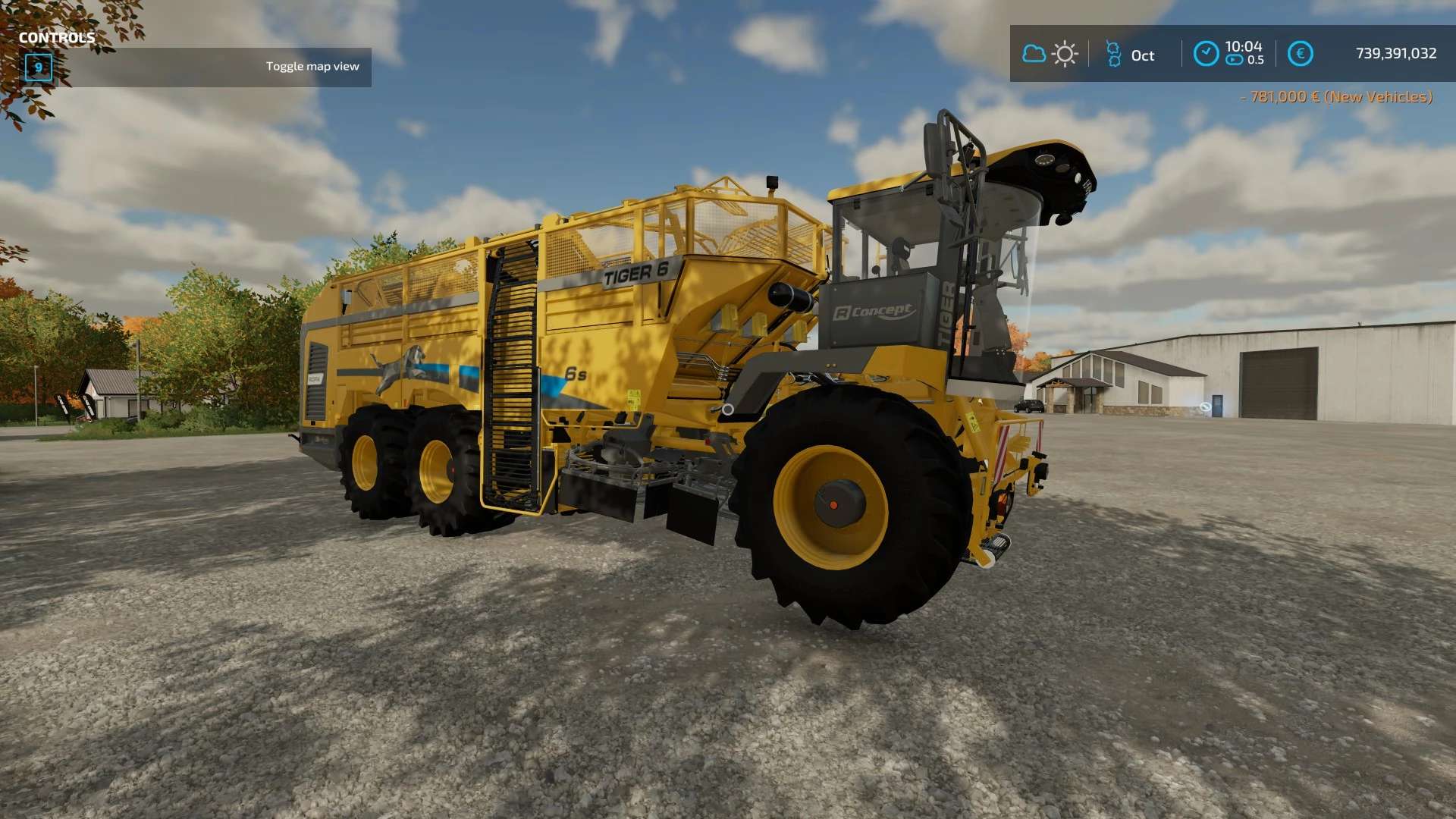
Task: Click the clock icon by the time
Action: [1206, 54]
